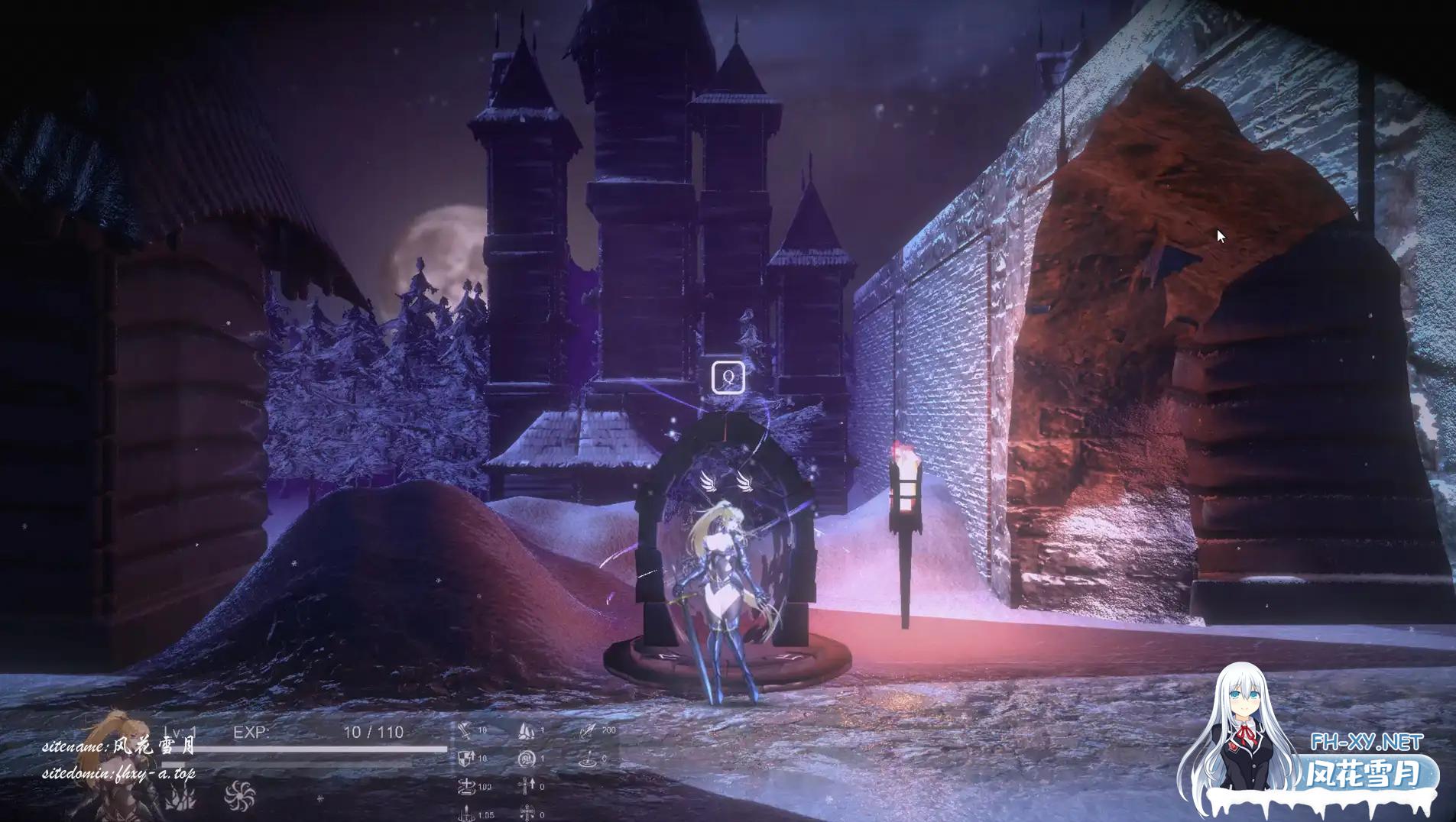This screenshot has width=1456, height=822.
Task: Click the FH-XY.NET watermark logo
Action: click(x=1367, y=742)
